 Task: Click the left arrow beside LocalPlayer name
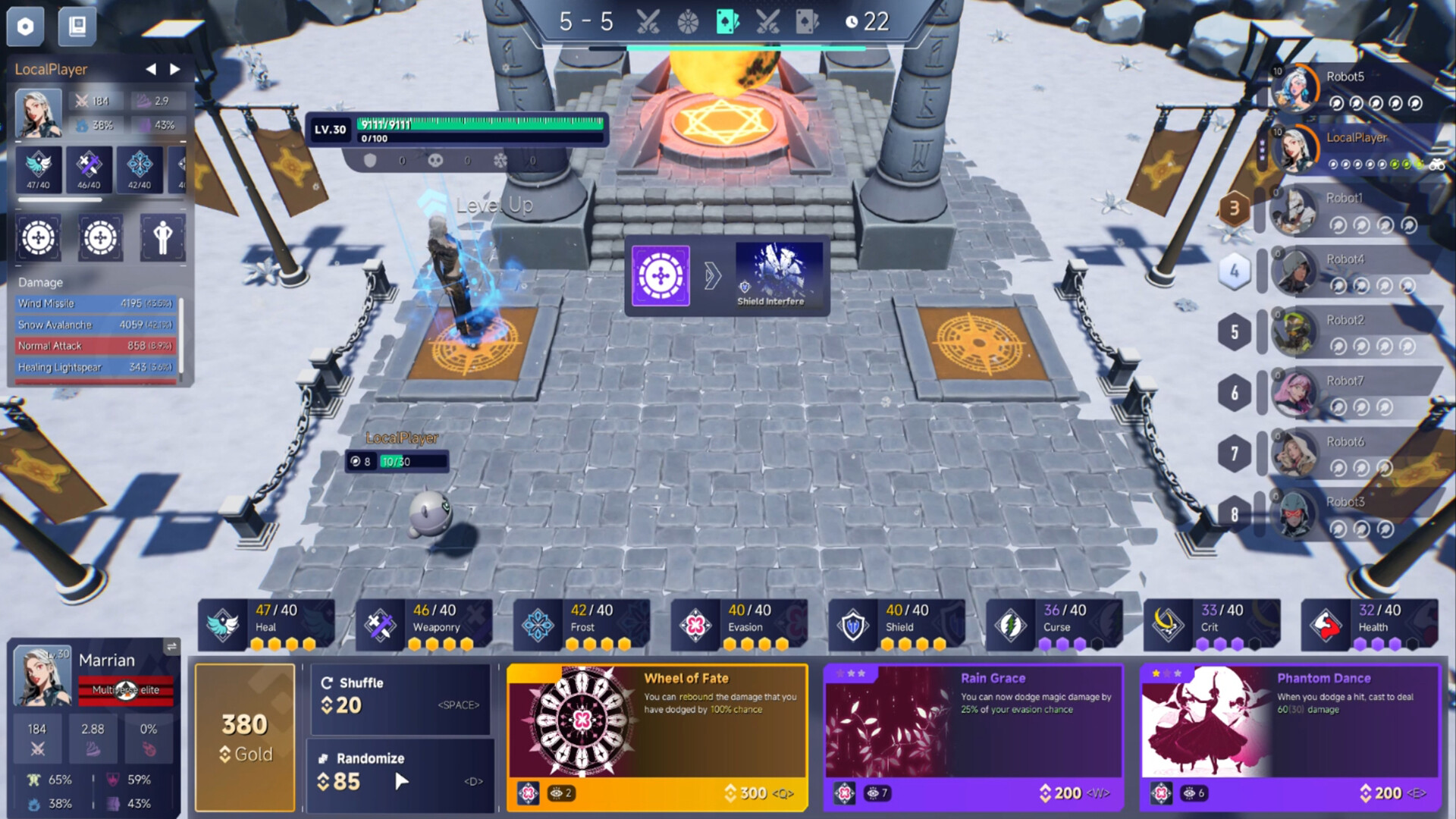pyautogui.click(x=150, y=69)
